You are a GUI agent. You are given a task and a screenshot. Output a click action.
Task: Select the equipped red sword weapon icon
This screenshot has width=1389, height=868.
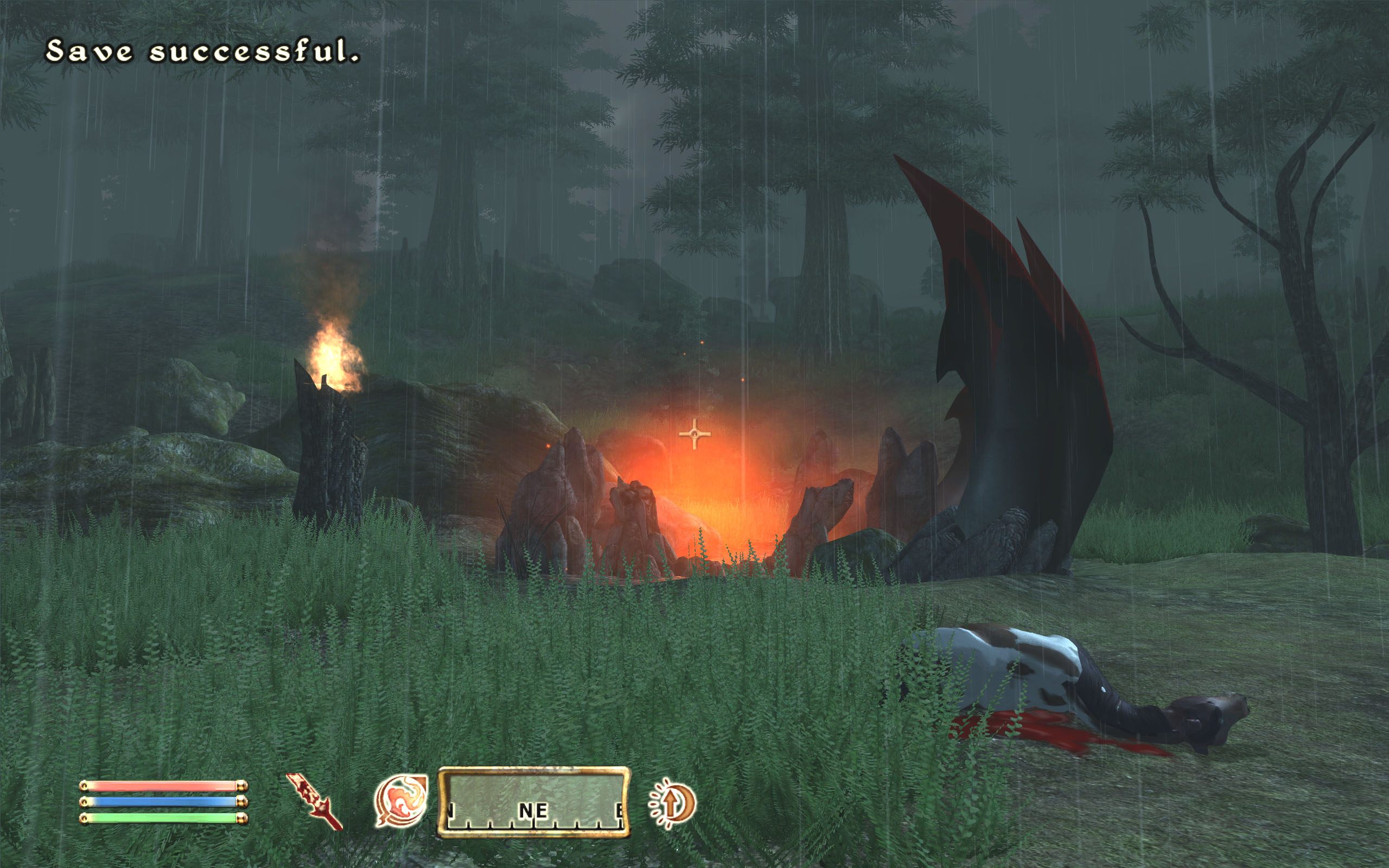coord(314,801)
